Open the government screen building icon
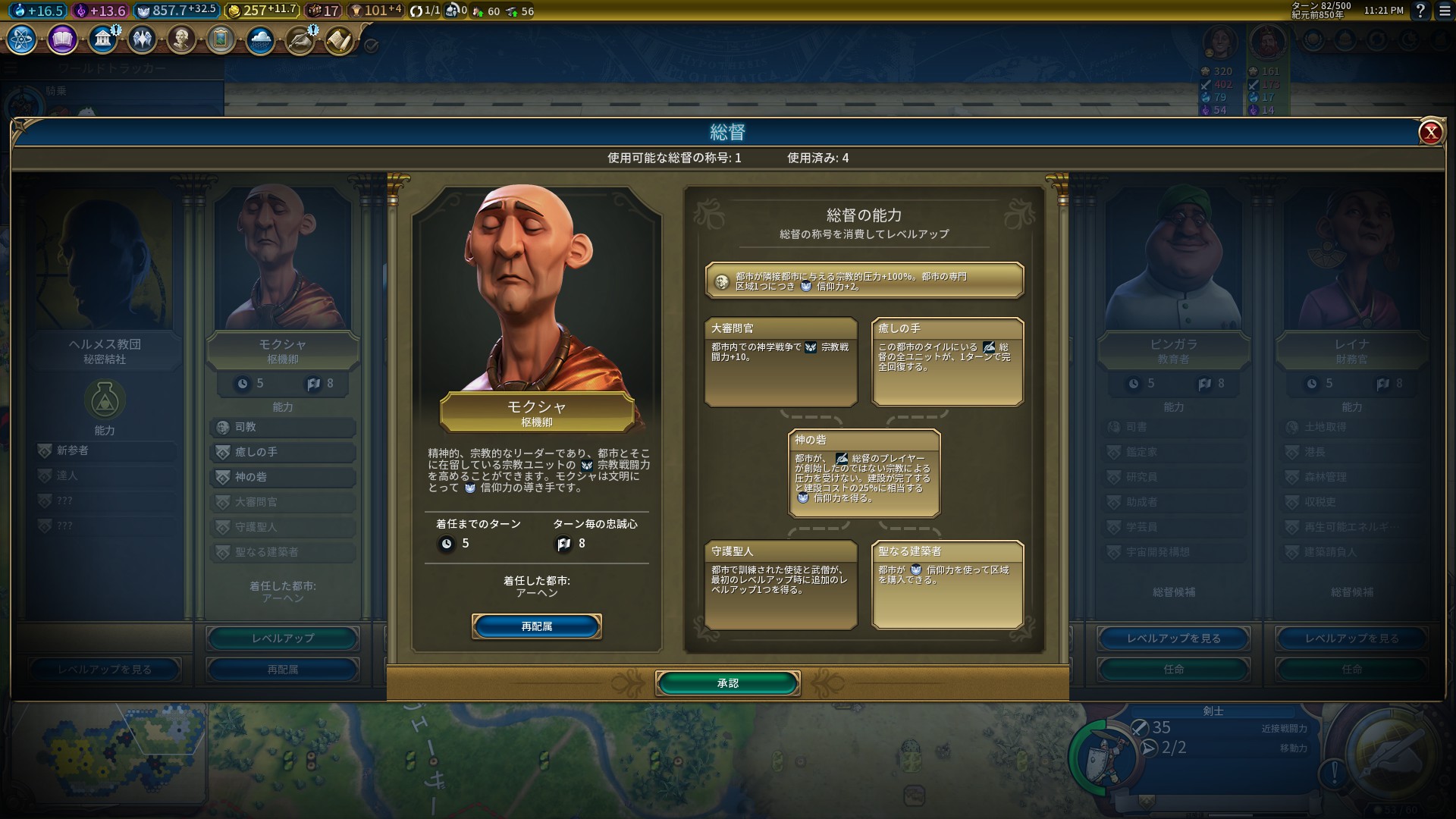The image size is (1456, 819). tap(102, 39)
